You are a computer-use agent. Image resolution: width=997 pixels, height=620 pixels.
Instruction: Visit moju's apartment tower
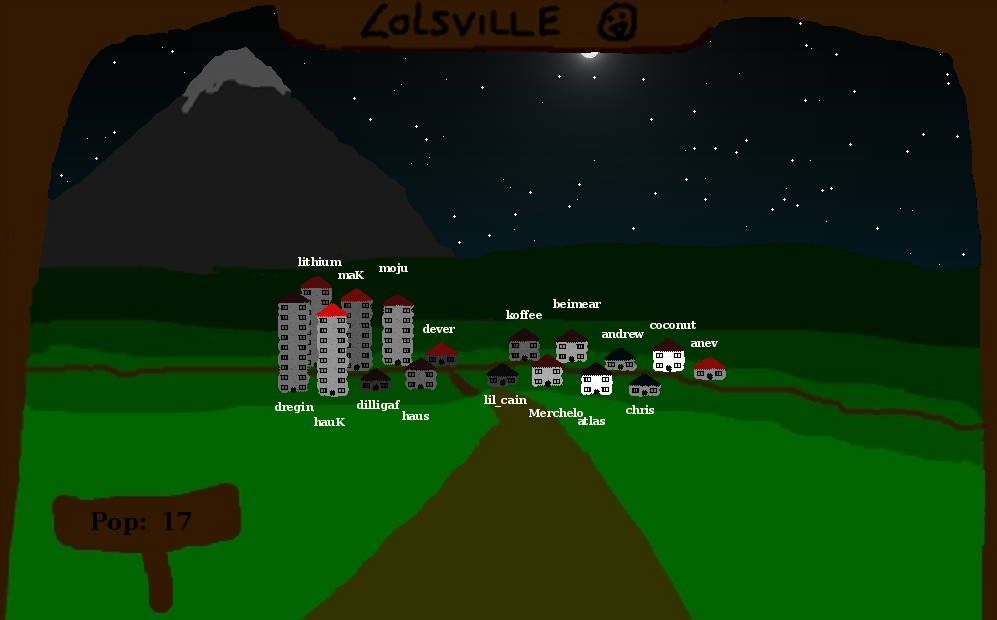[x=398, y=332]
